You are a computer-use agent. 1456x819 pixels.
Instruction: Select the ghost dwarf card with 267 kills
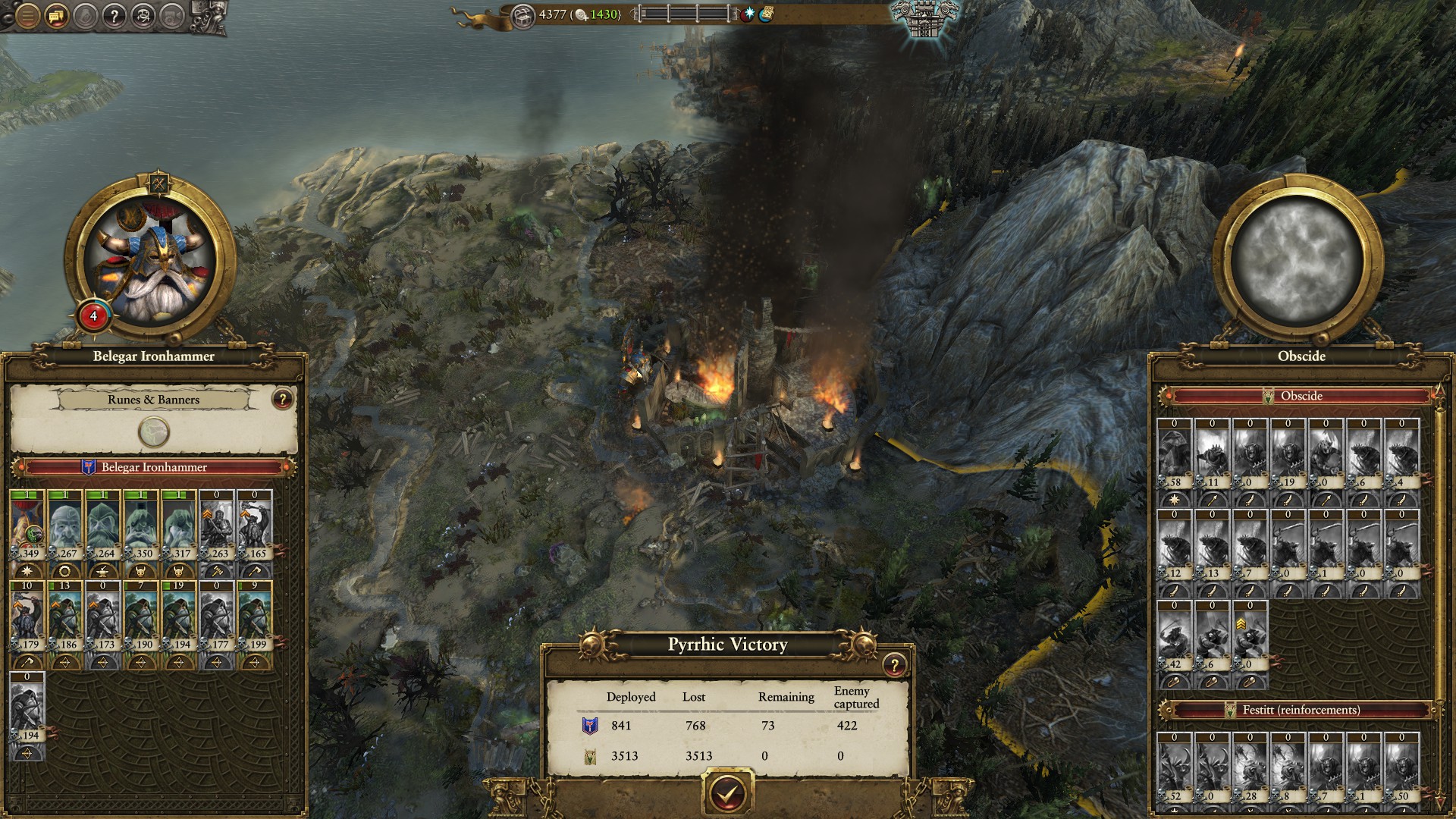pyautogui.click(x=65, y=526)
